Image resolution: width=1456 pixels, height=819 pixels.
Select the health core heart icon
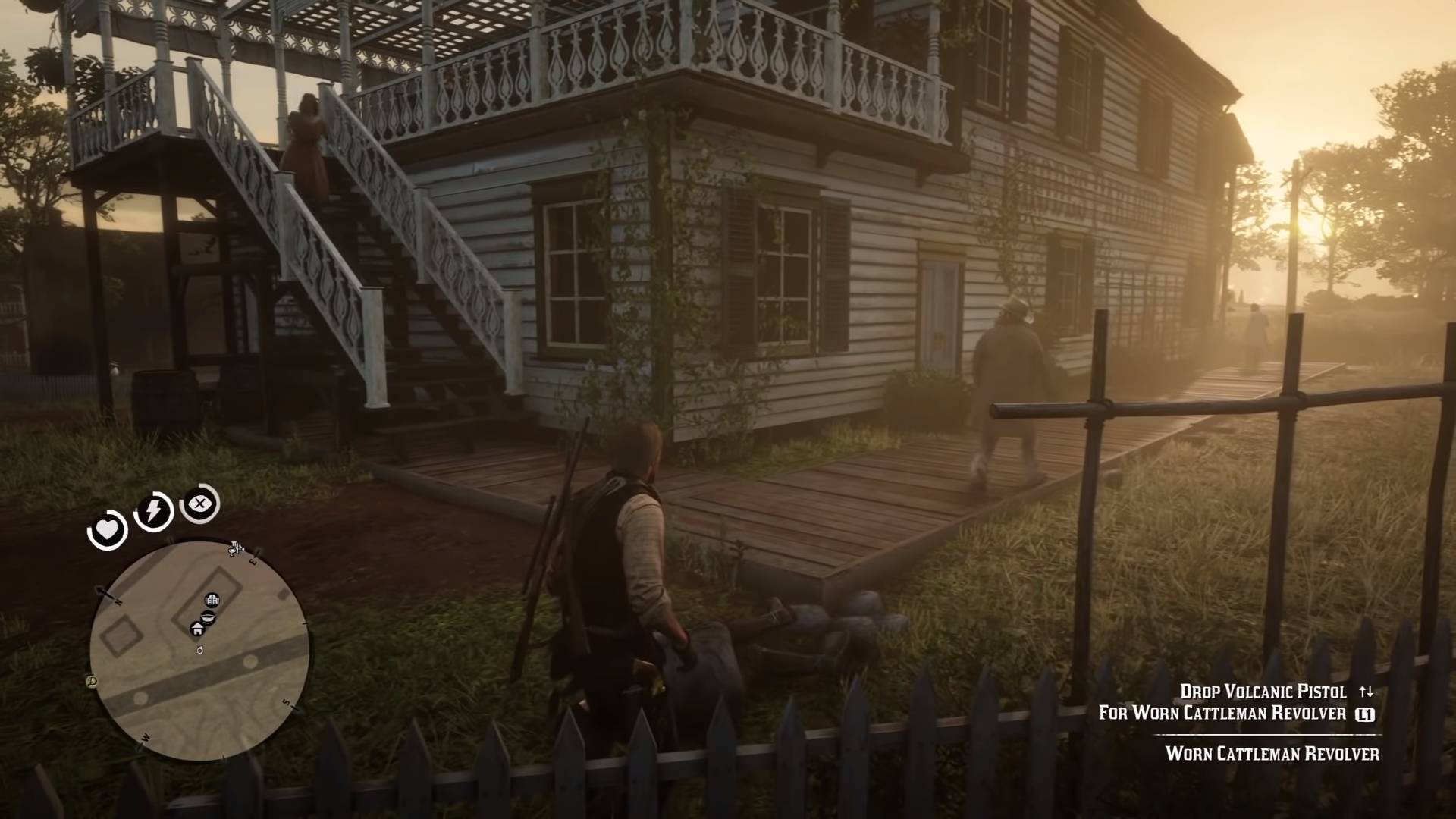pos(107,529)
